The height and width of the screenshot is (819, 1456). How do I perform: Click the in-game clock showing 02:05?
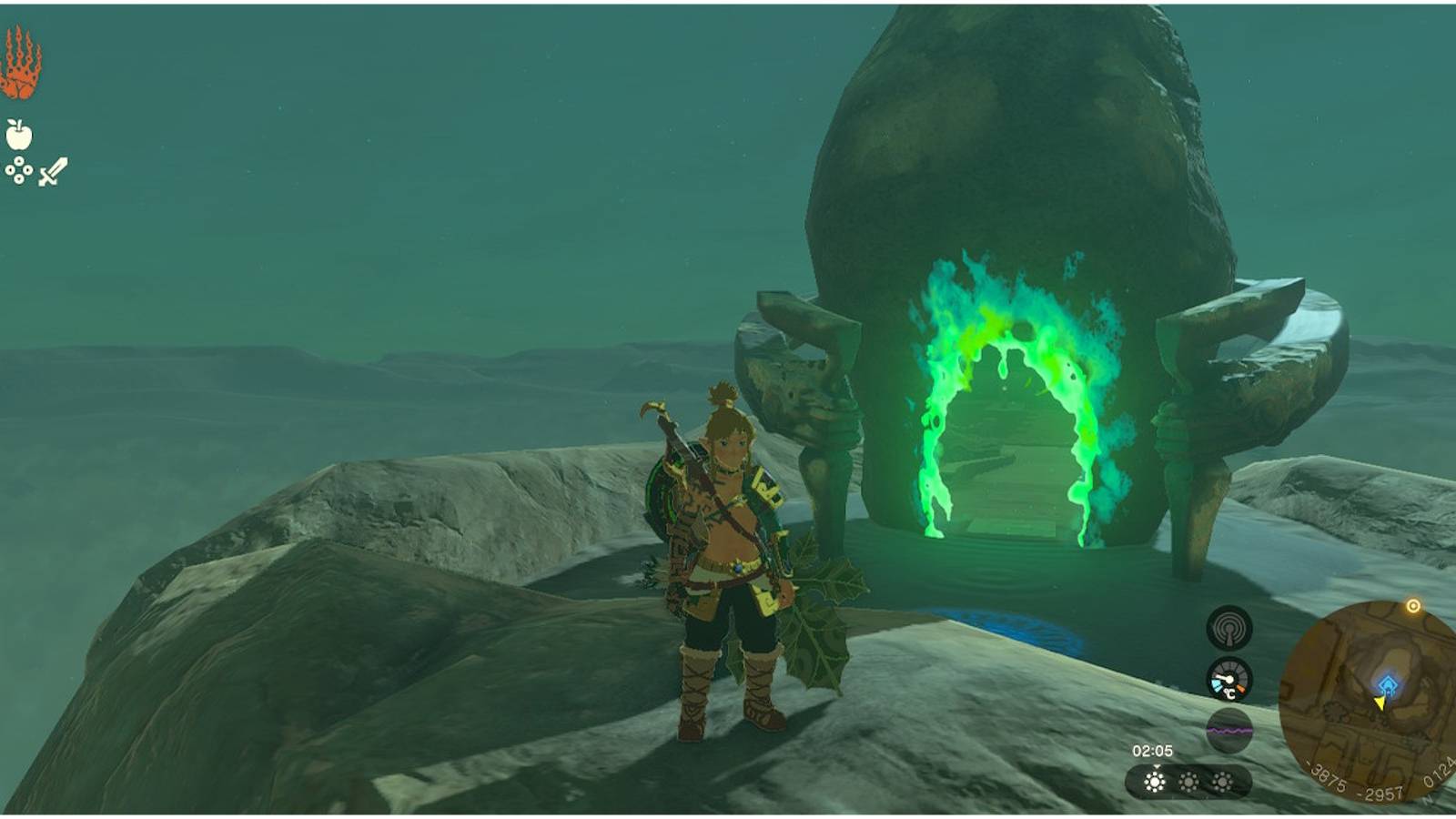click(x=1153, y=750)
